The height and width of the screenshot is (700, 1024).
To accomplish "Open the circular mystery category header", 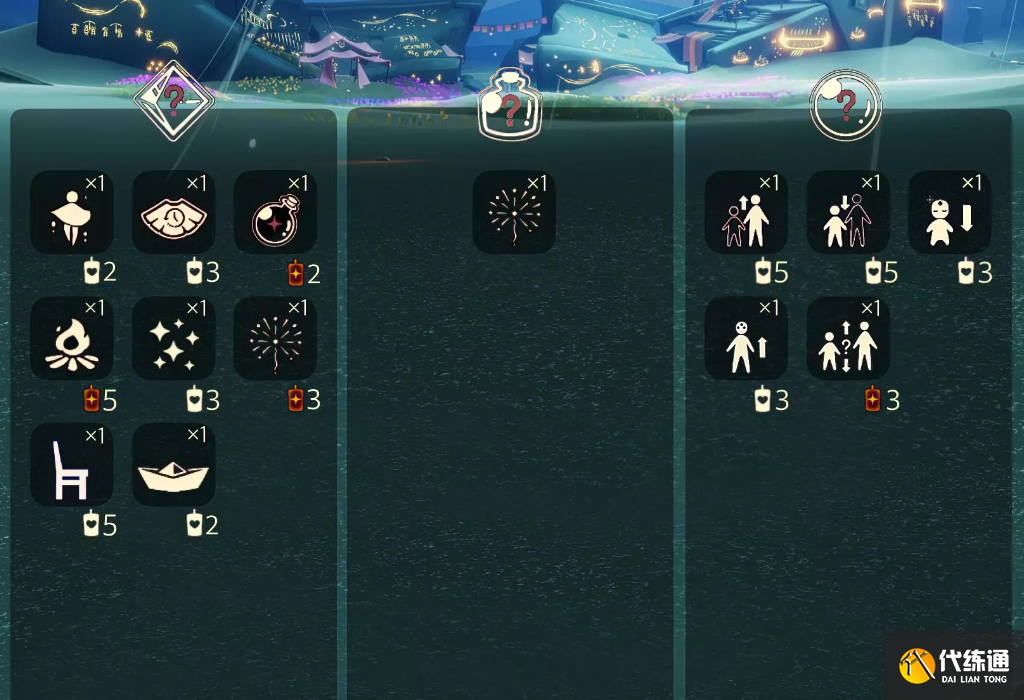I will (x=846, y=104).
